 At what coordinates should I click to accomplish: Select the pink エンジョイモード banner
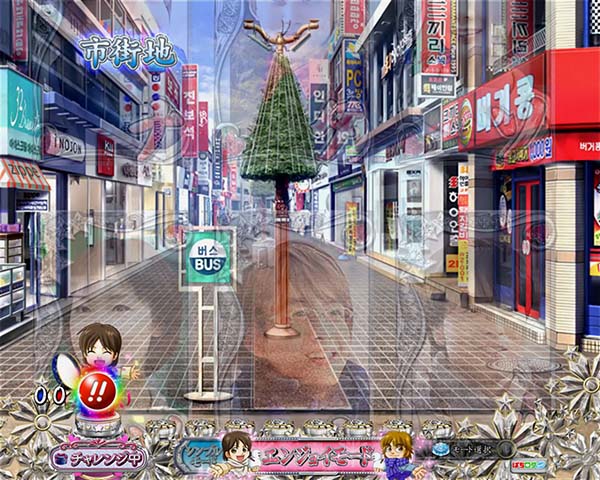316,454
